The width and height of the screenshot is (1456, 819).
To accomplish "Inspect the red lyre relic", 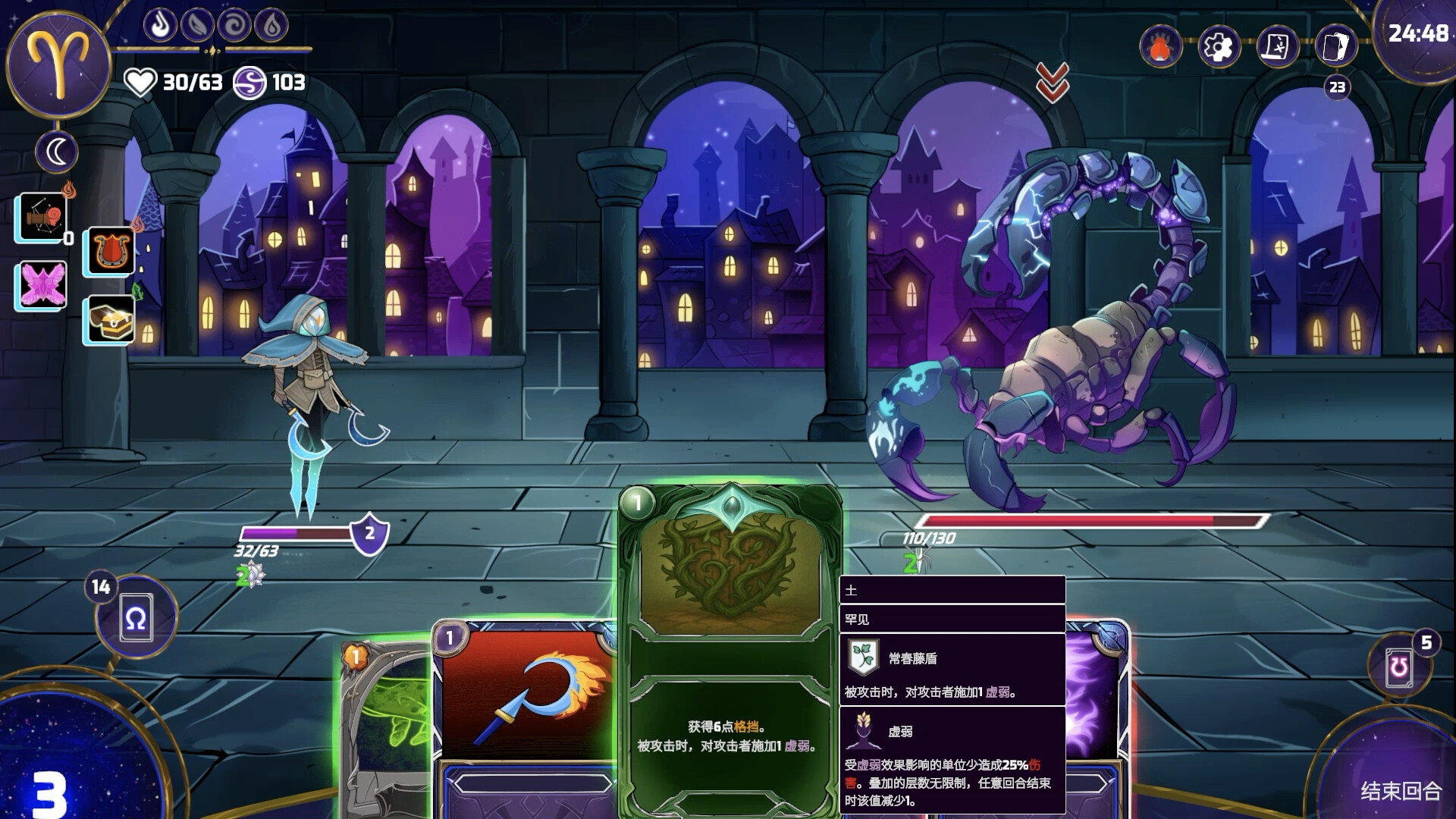I will point(111,250).
